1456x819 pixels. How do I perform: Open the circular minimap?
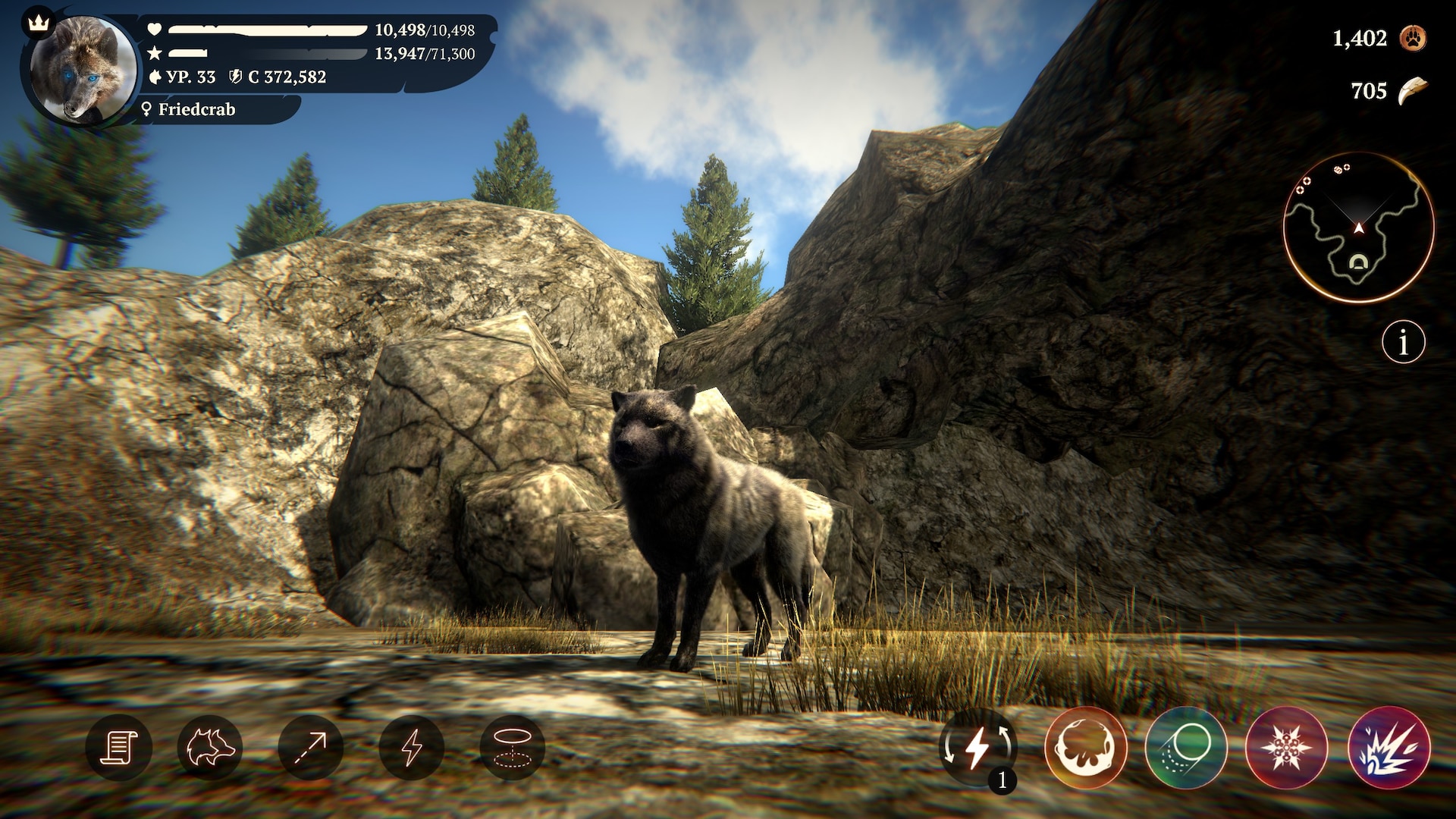click(1358, 227)
